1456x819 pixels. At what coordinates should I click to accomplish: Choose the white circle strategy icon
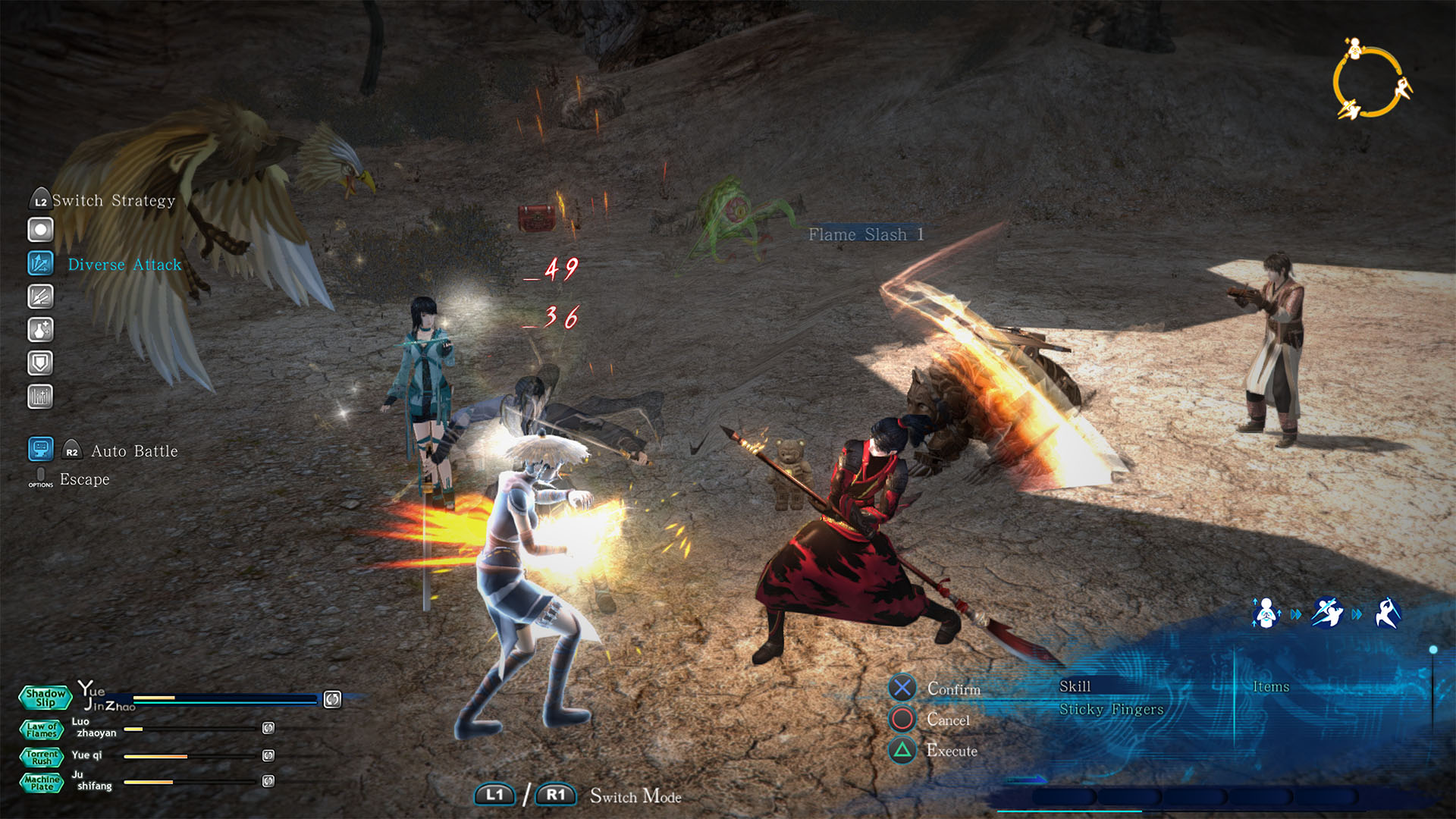coord(40,229)
